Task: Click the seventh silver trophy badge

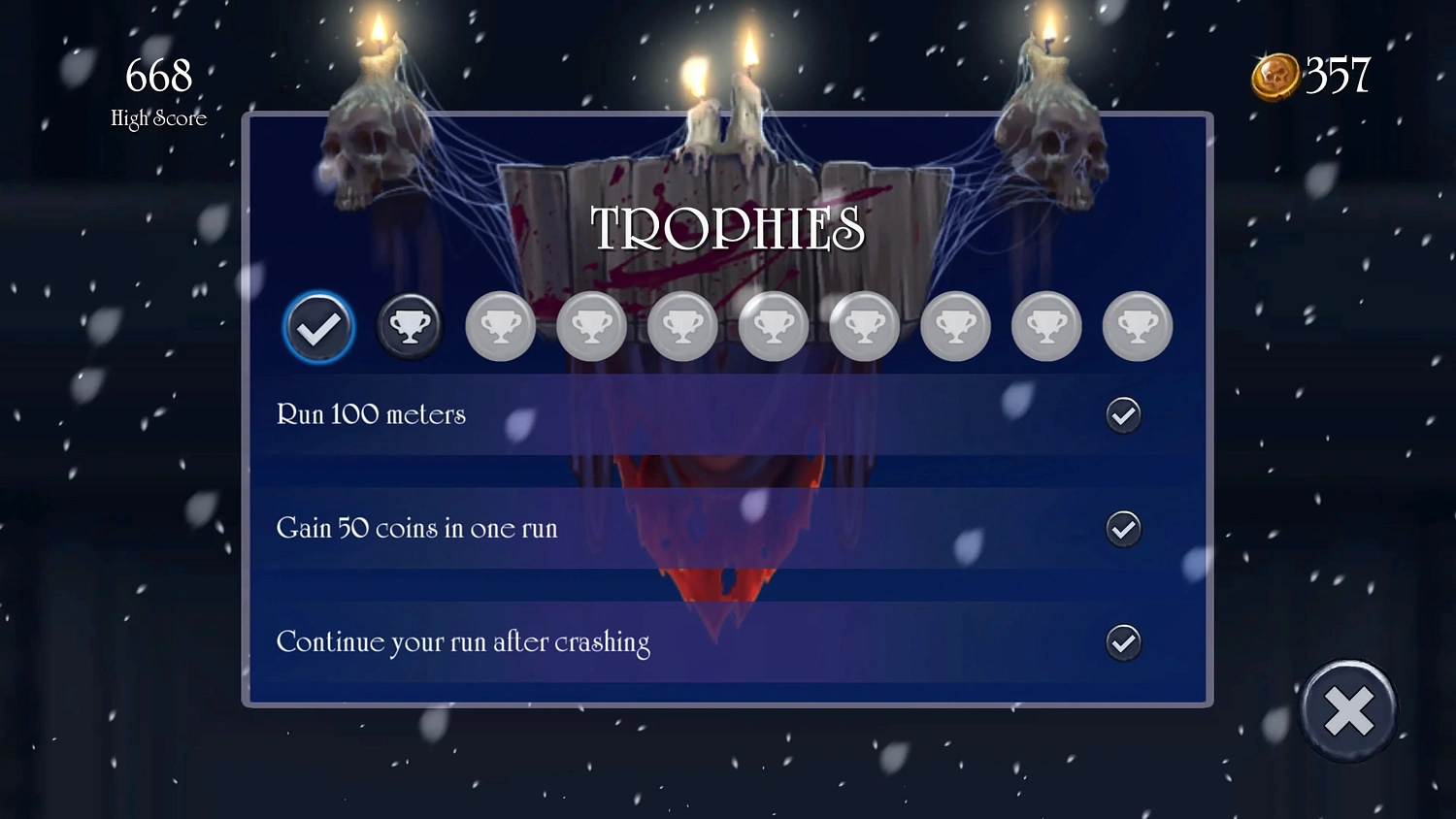Action: pos(864,326)
